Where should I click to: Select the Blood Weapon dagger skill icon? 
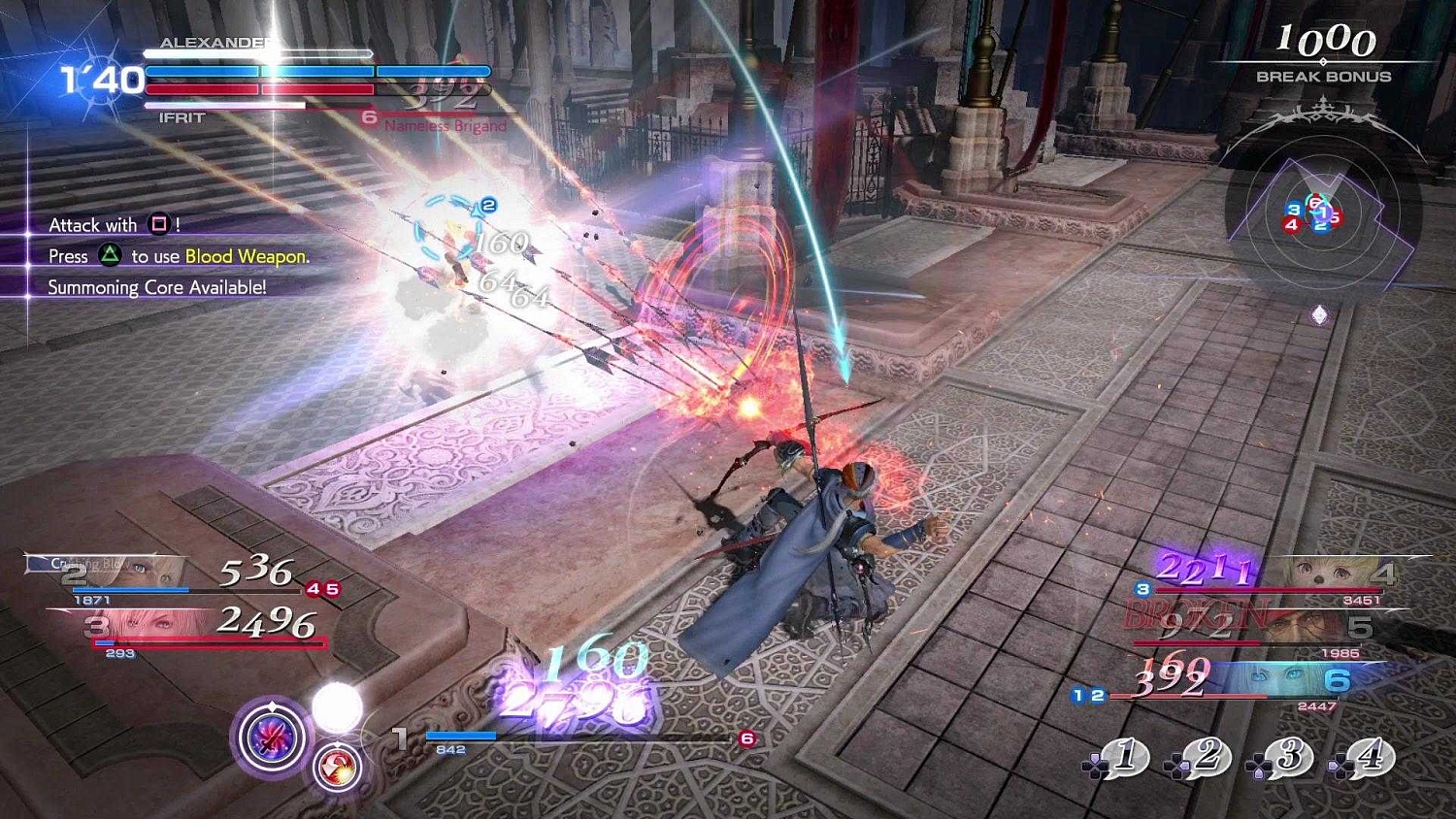click(273, 738)
